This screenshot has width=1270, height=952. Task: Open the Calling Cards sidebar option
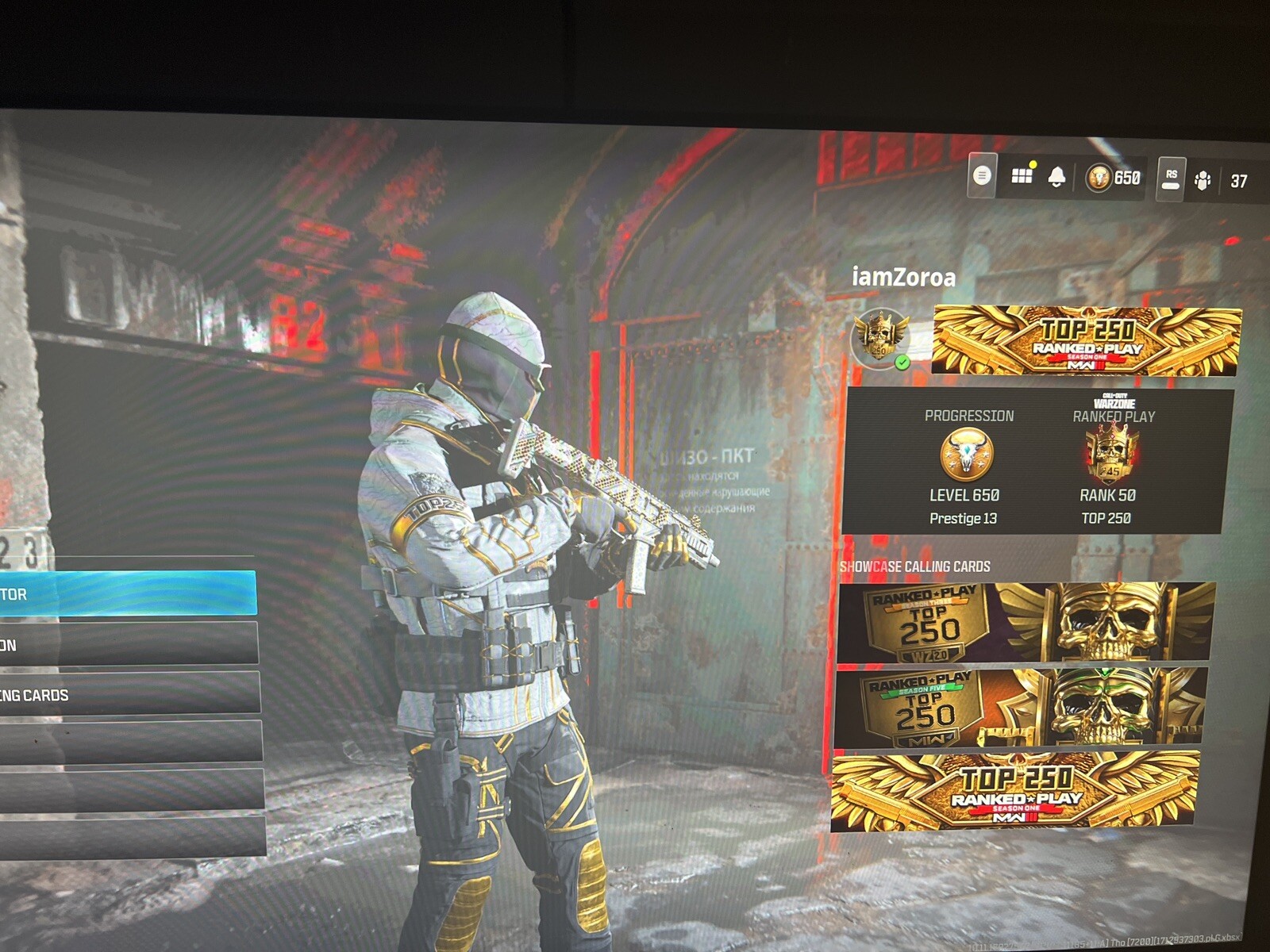(x=127, y=693)
